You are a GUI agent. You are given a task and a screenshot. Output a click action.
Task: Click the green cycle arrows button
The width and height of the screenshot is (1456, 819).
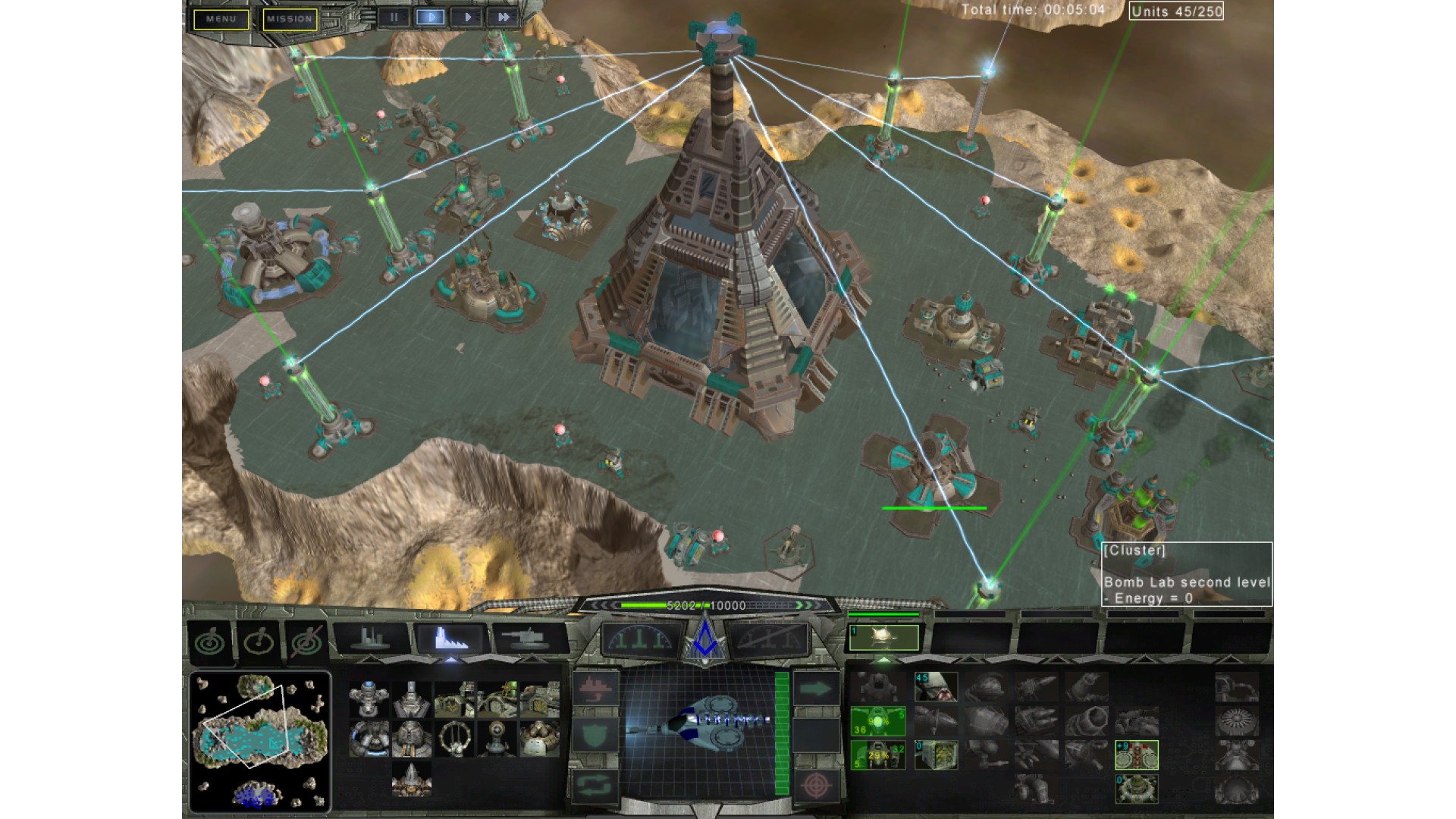pyautogui.click(x=595, y=784)
